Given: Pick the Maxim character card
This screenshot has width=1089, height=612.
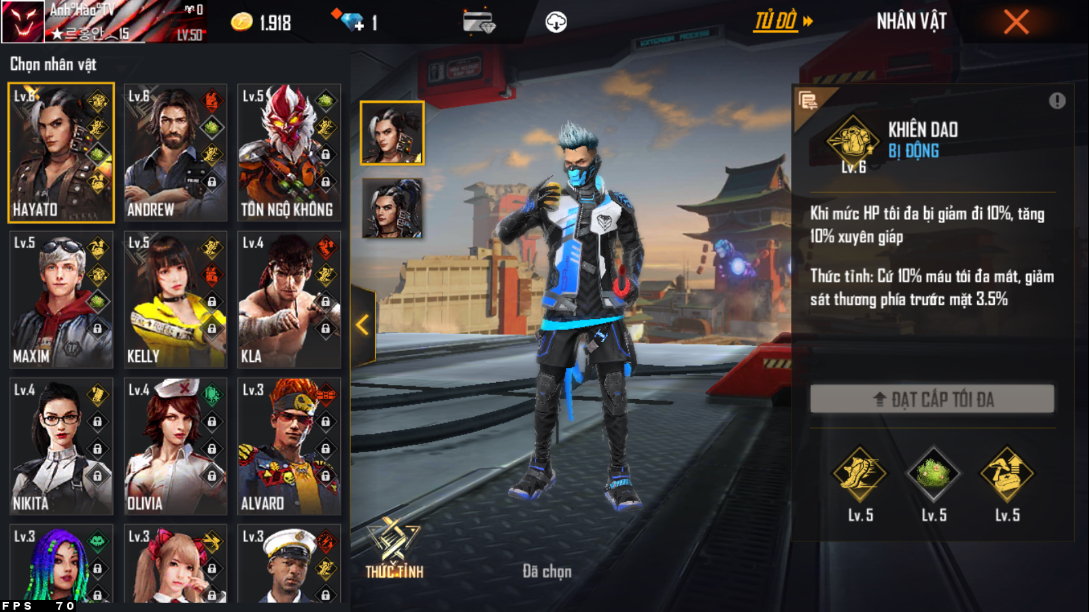Looking at the screenshot, I should click(61, 300).
